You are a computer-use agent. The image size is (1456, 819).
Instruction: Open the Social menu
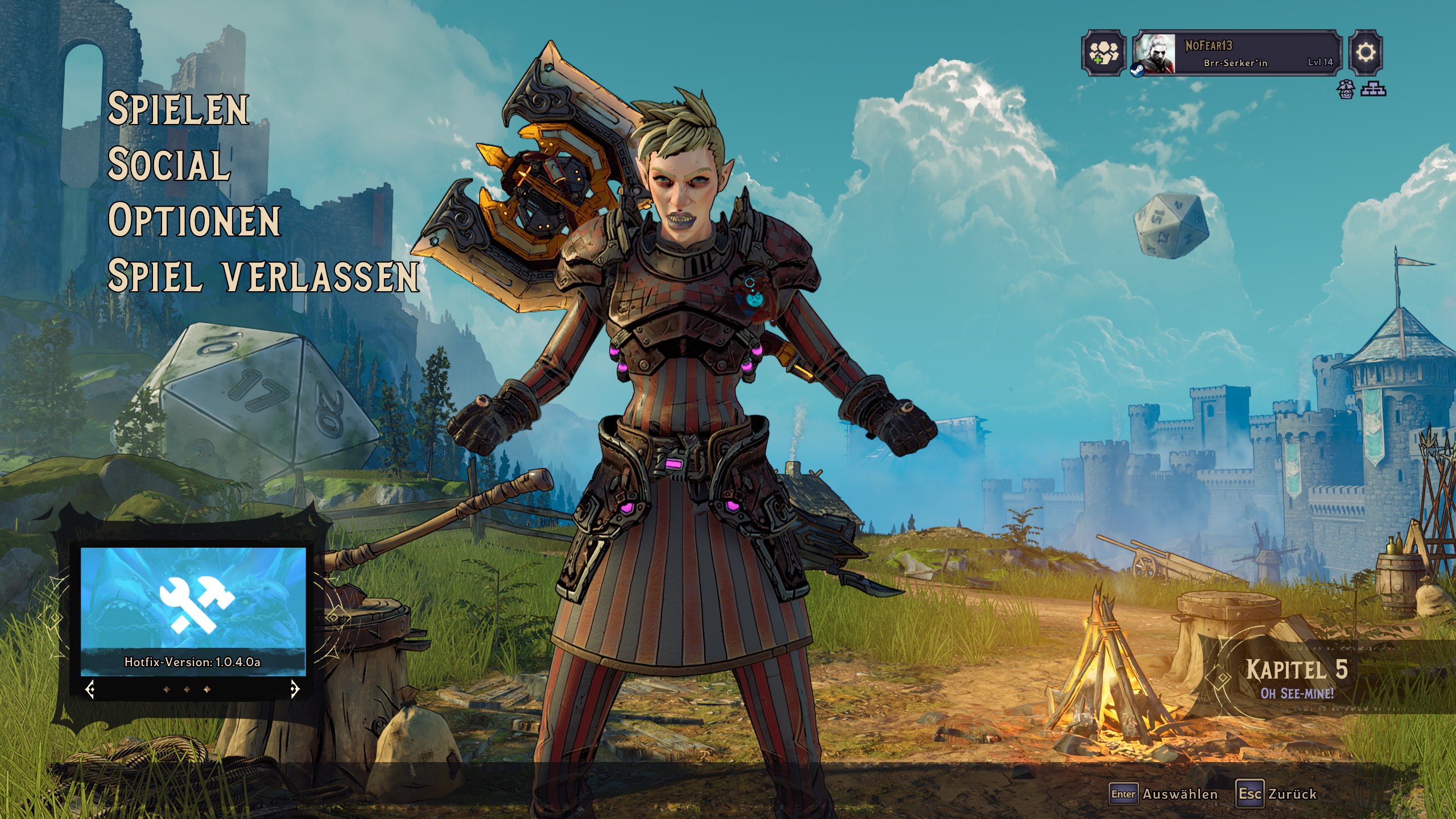pyautogui.click(x=169, y=164)
